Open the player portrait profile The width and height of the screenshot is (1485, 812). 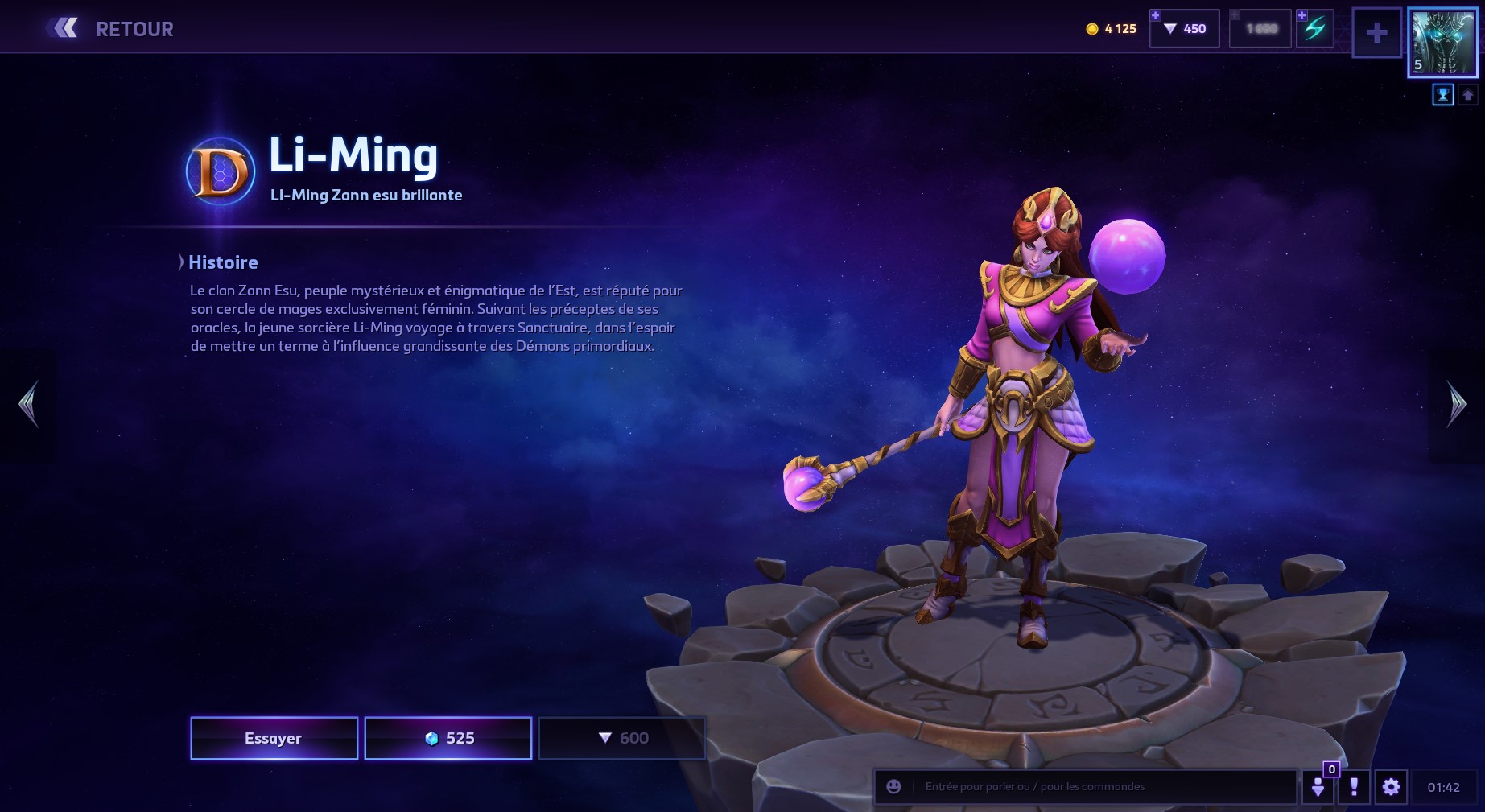point(1442,43)
